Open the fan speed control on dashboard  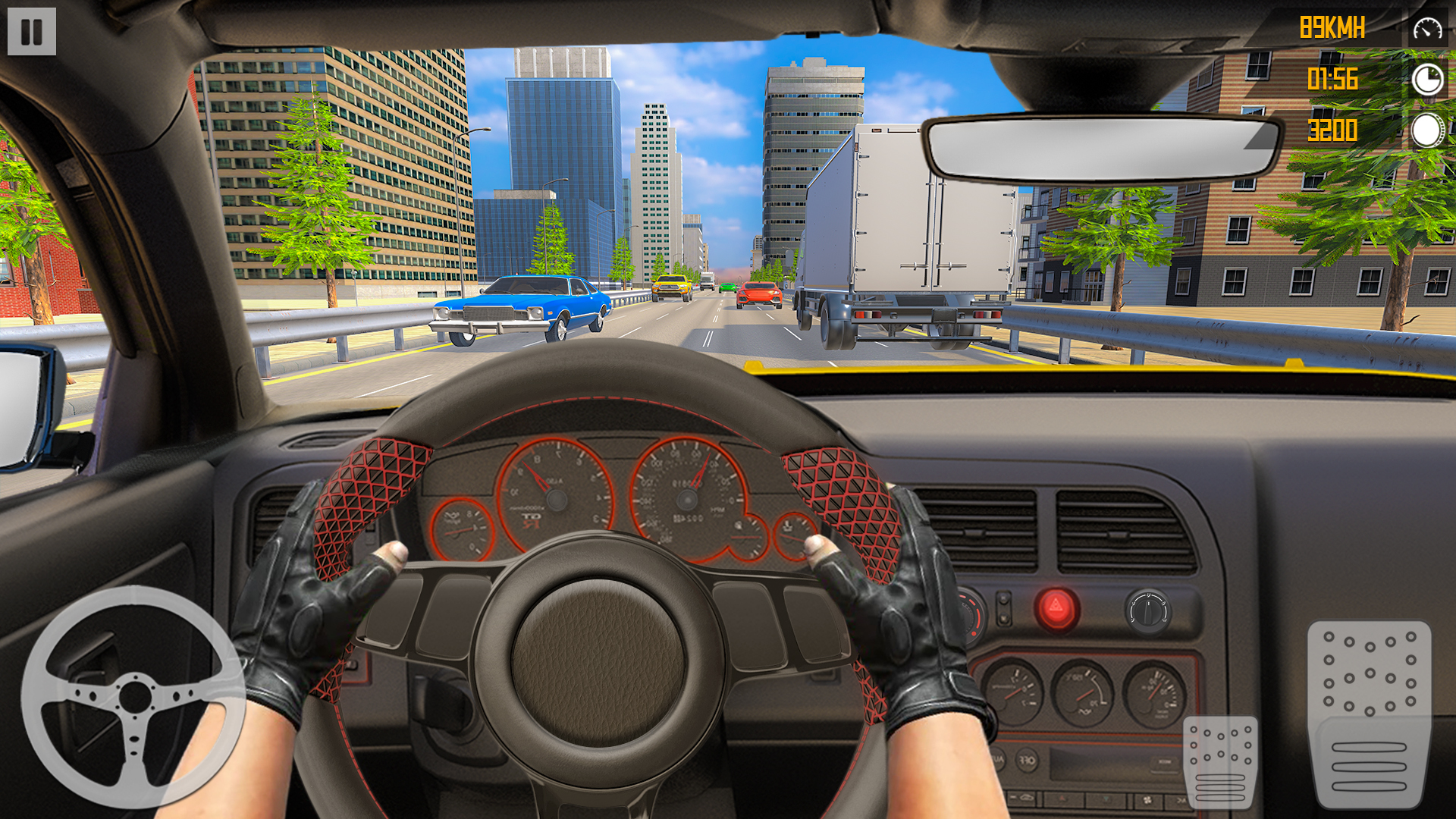click(1147, 800)
